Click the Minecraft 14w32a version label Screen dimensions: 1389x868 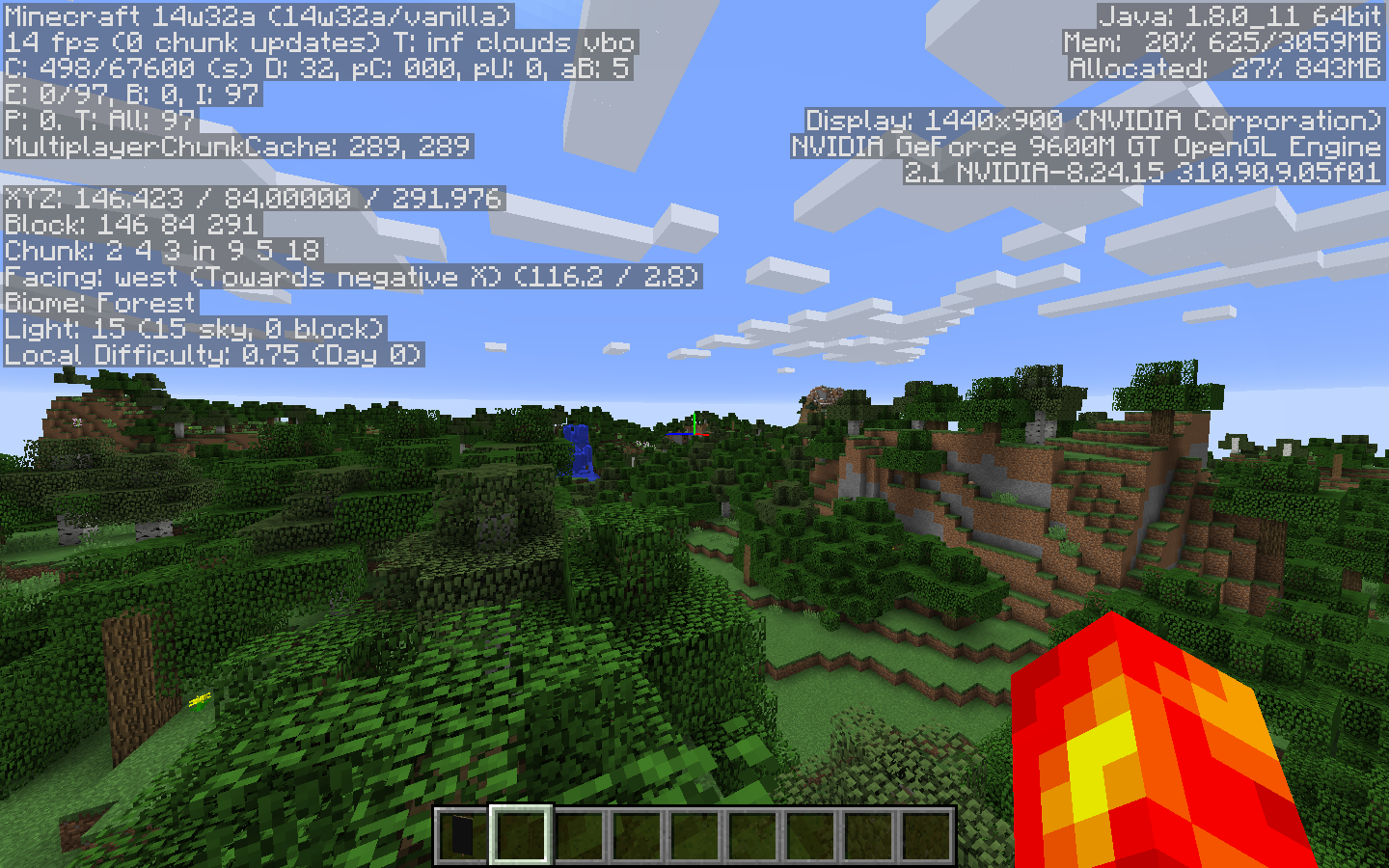[x=256, y=15]
